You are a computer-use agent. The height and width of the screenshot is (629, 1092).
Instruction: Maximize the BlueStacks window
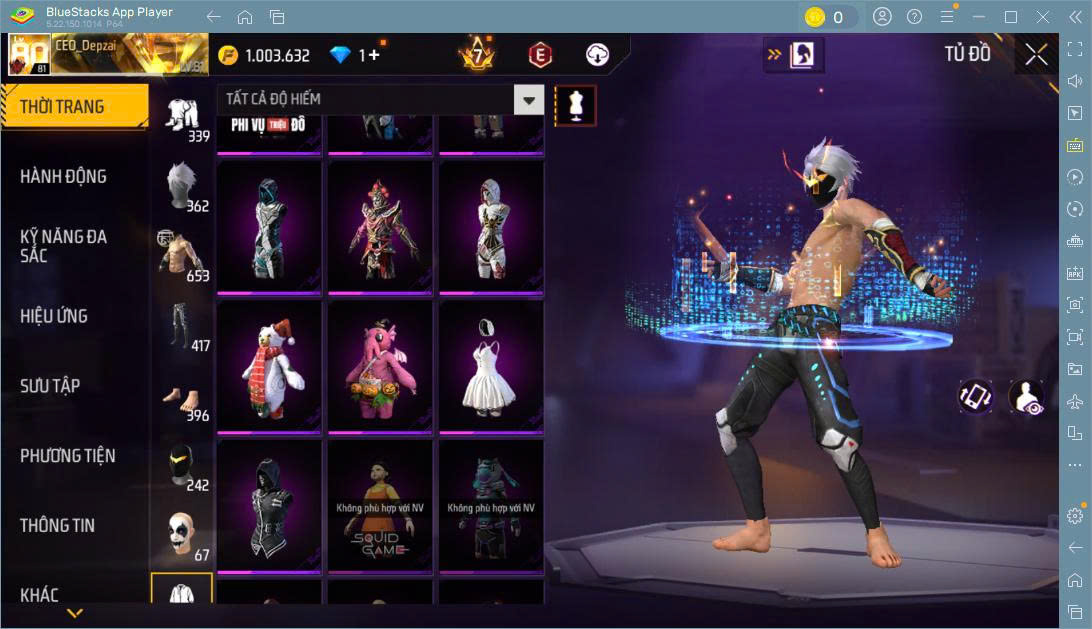tap(1010, 17)
